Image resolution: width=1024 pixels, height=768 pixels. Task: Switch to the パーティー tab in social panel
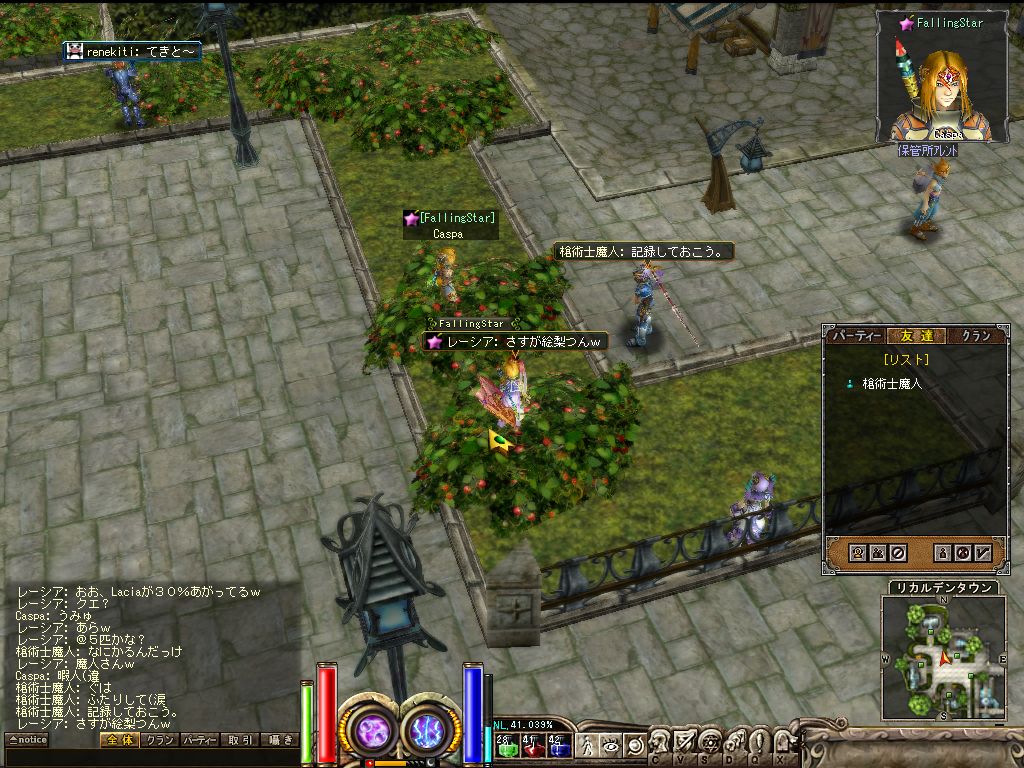click(857, 336)
